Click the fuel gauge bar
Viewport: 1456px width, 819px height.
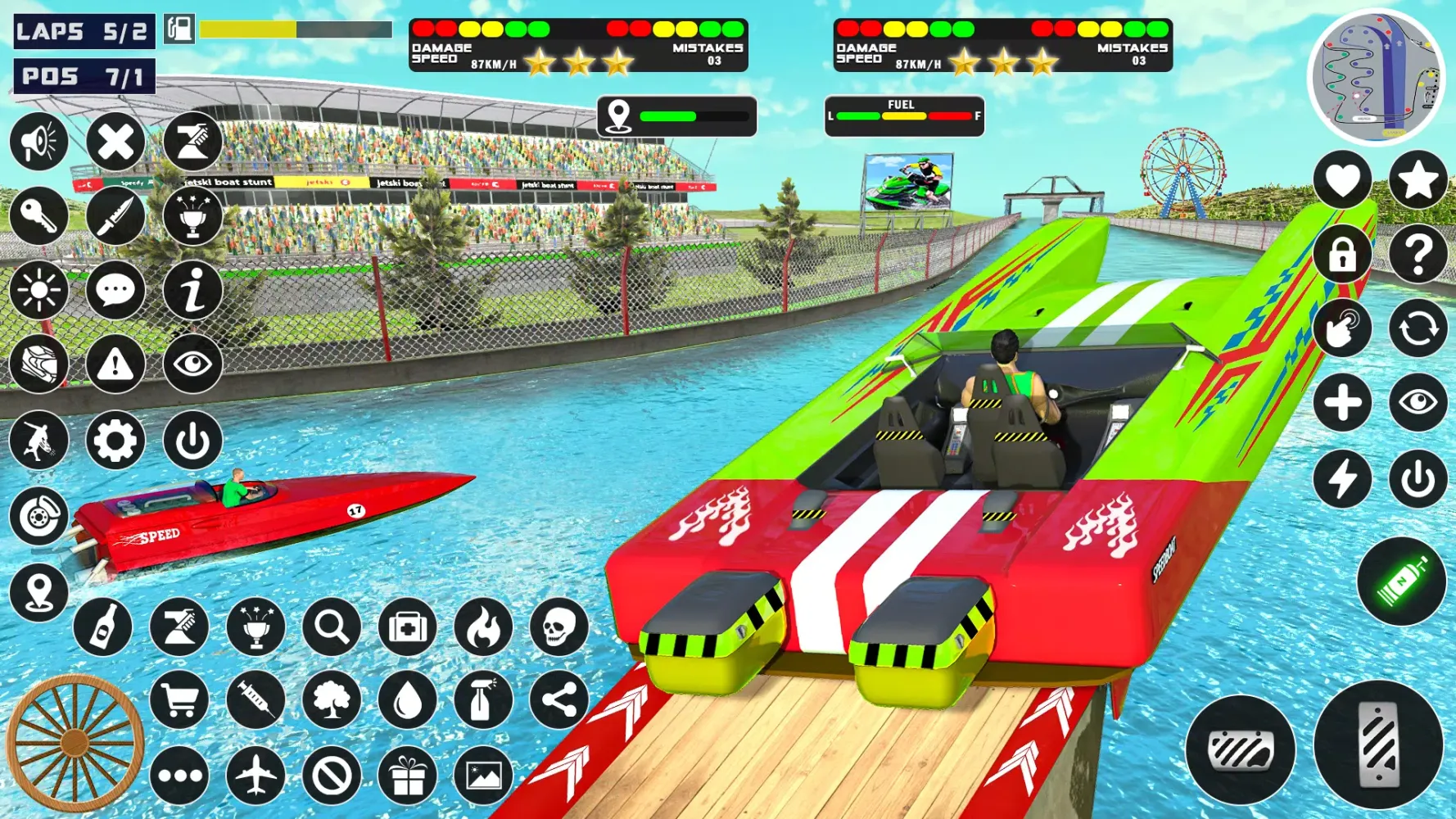tap(904, 115)
